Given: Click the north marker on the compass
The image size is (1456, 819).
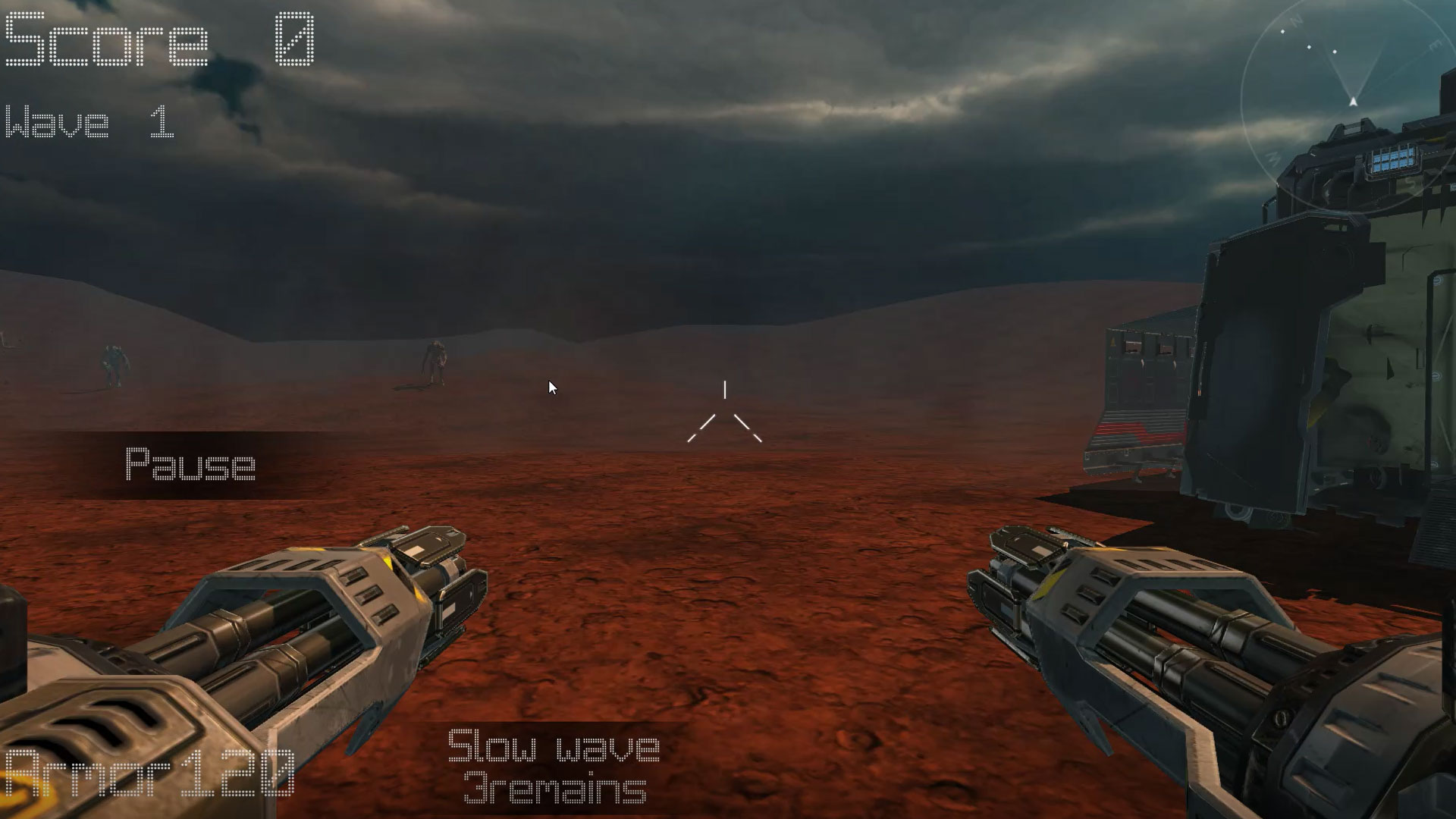Looking at the screenshot, I should coord(1294,20).
